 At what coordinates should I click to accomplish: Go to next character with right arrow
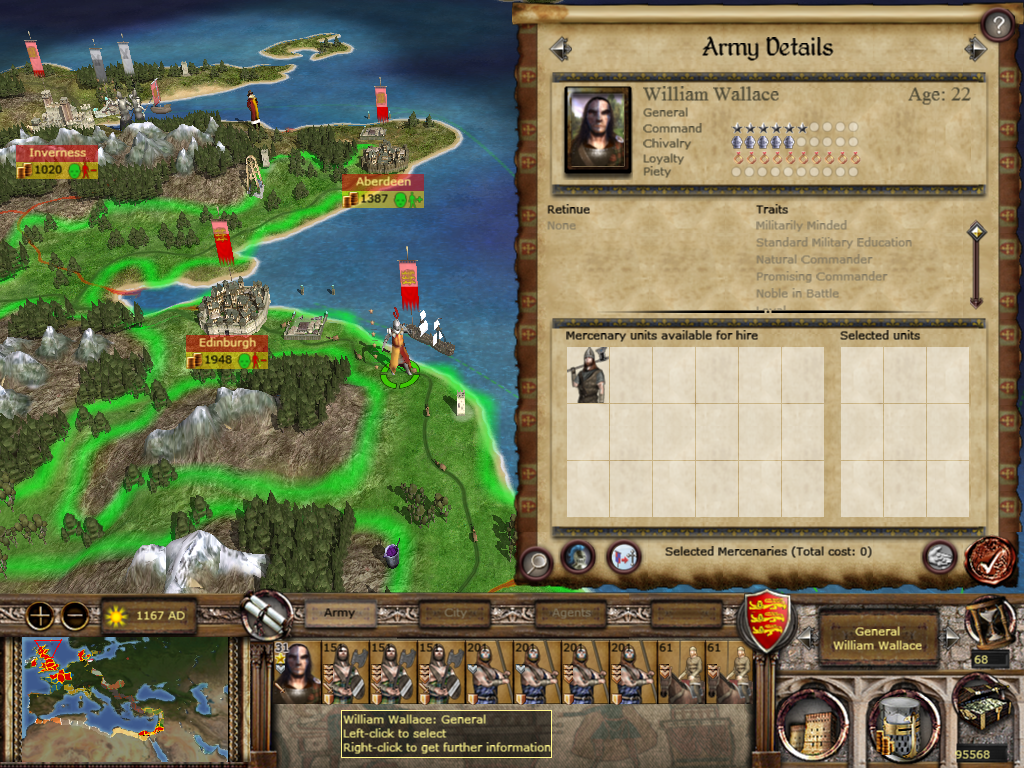pyautogui.click(x=975, y=48)
